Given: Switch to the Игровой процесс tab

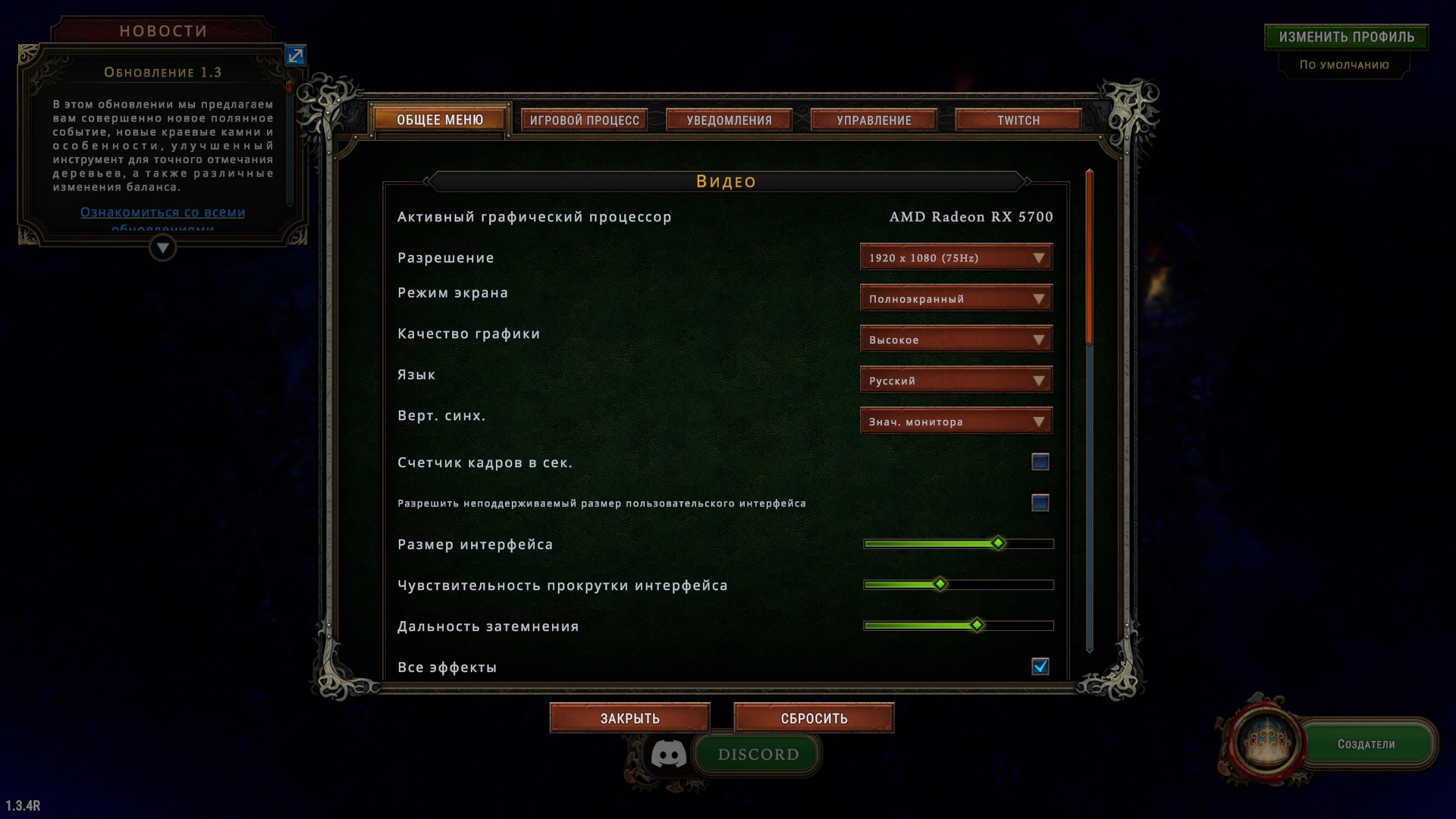Looking at the screenshot, I should [584, 120].
